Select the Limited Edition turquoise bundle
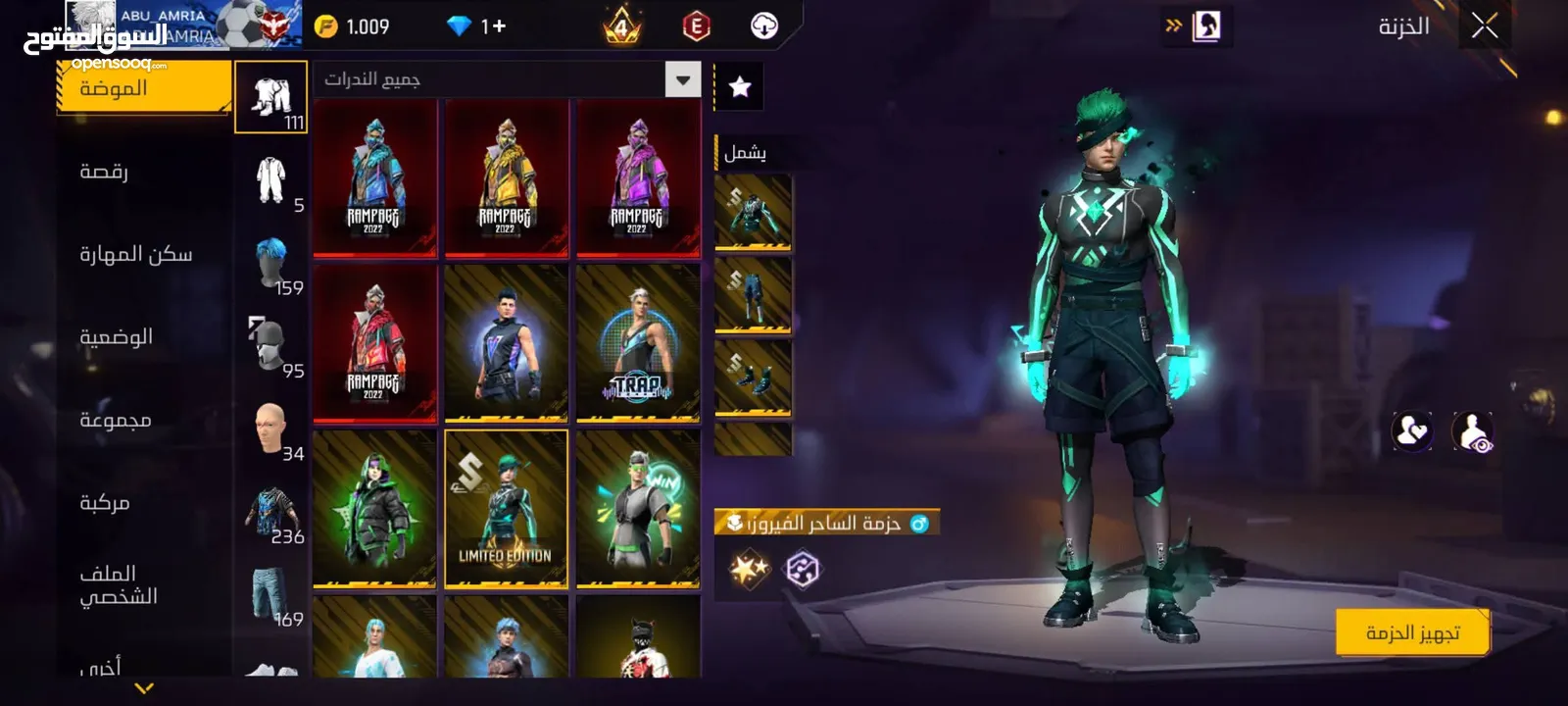This screenshot has width=1568, height=706. (506, 509)
